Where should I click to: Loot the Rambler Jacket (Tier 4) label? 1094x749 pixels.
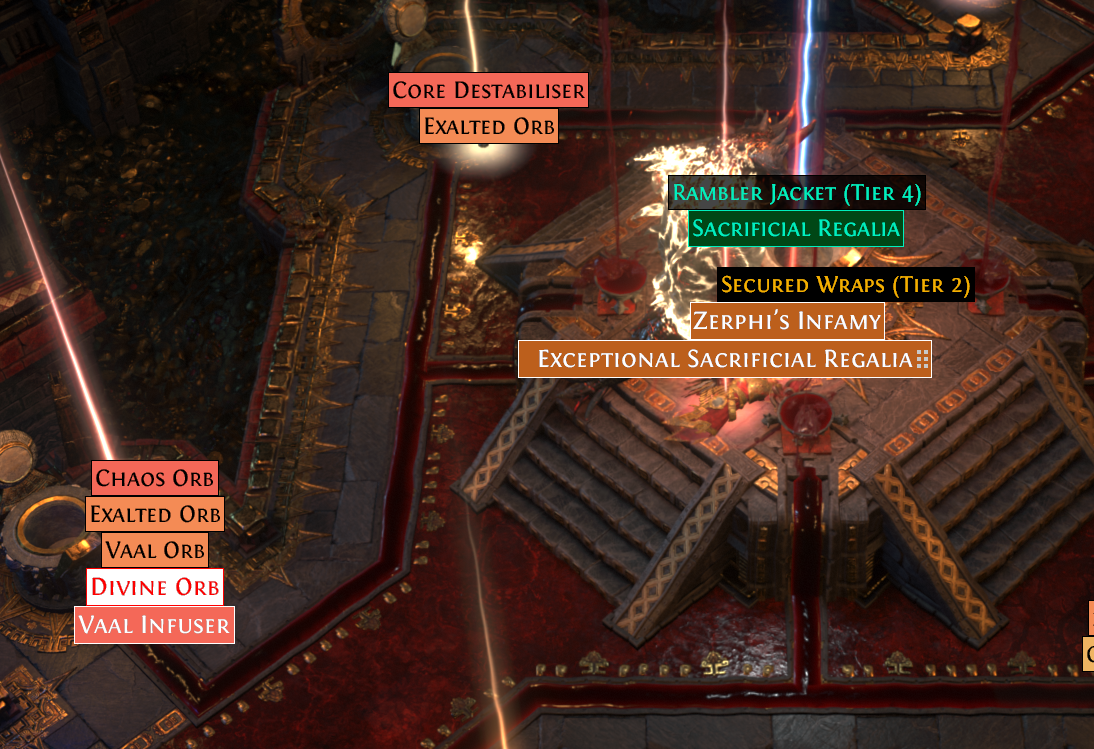[796, 192]
